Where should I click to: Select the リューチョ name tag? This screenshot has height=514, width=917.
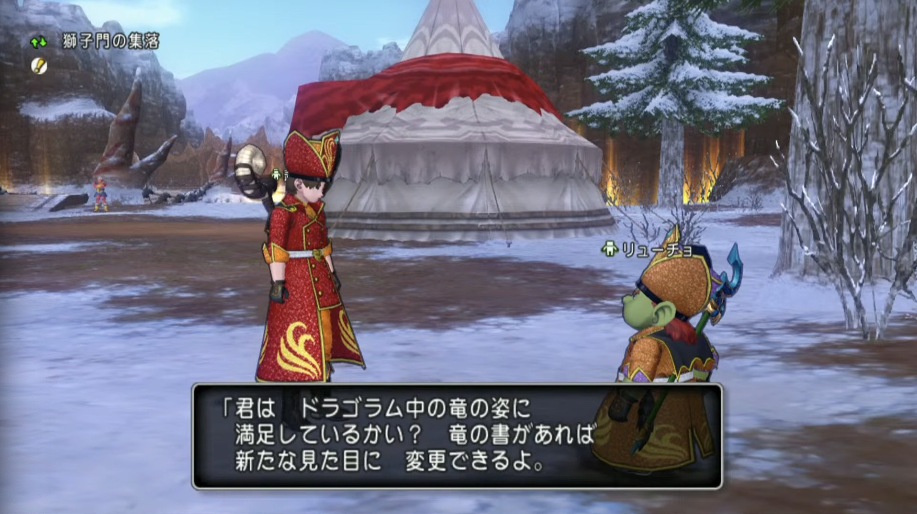pyautogui.click(x=651, y=248)
